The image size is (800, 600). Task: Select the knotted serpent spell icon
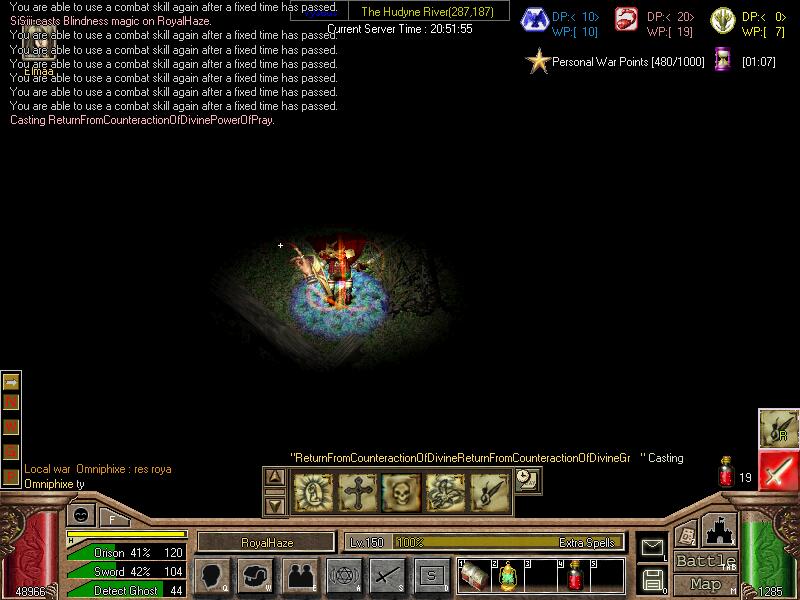pos(445,491)
